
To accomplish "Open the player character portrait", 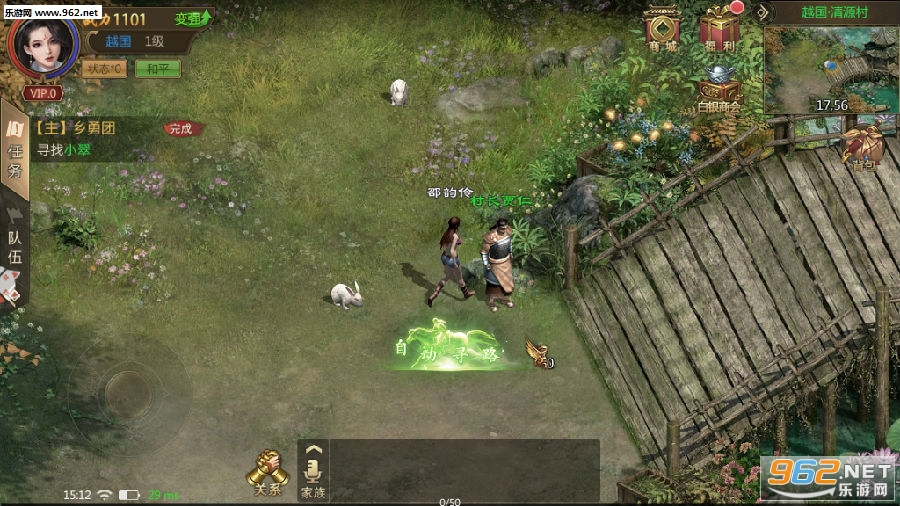I will click(43, 46).
